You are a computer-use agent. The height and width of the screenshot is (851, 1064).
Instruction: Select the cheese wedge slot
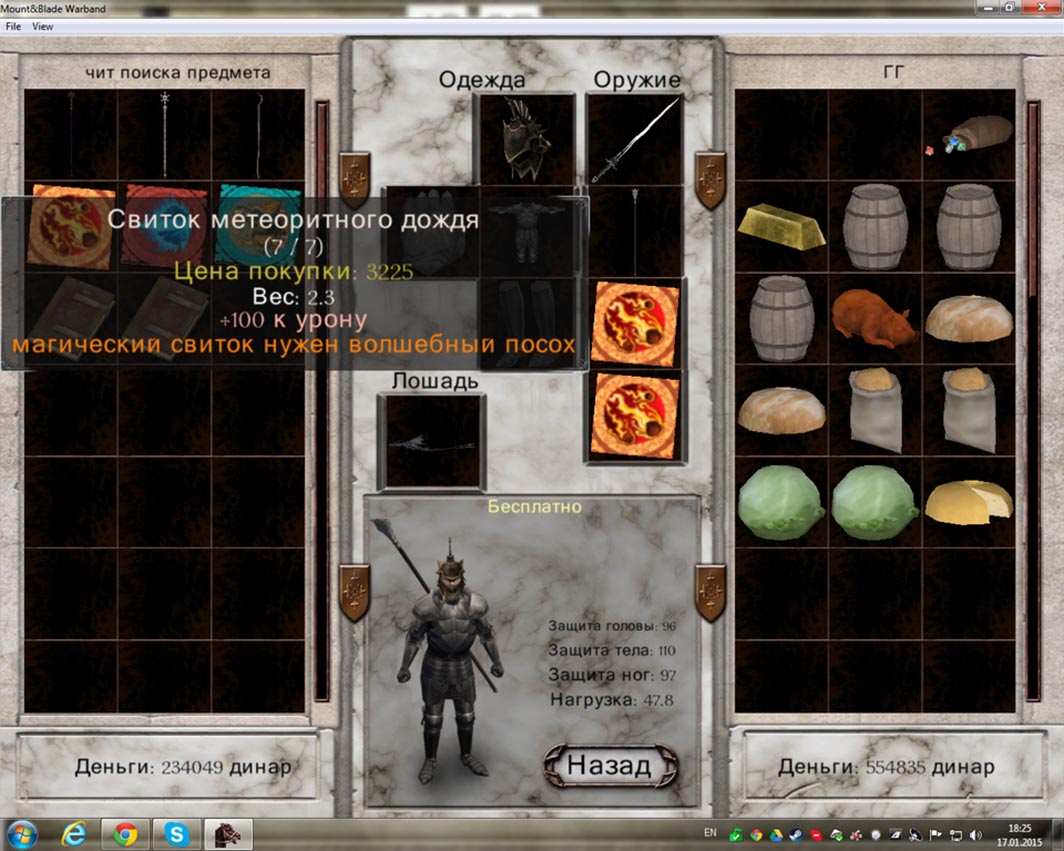click(968, 500)
